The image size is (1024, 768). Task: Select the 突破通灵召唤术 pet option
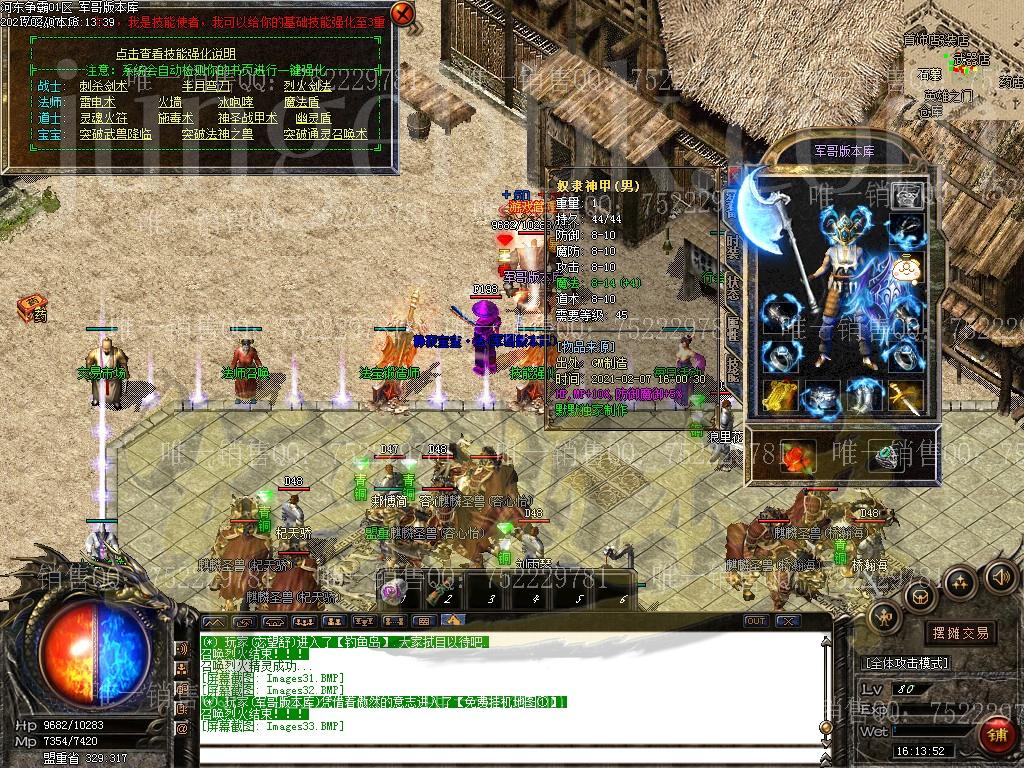(x=325, y=134)
